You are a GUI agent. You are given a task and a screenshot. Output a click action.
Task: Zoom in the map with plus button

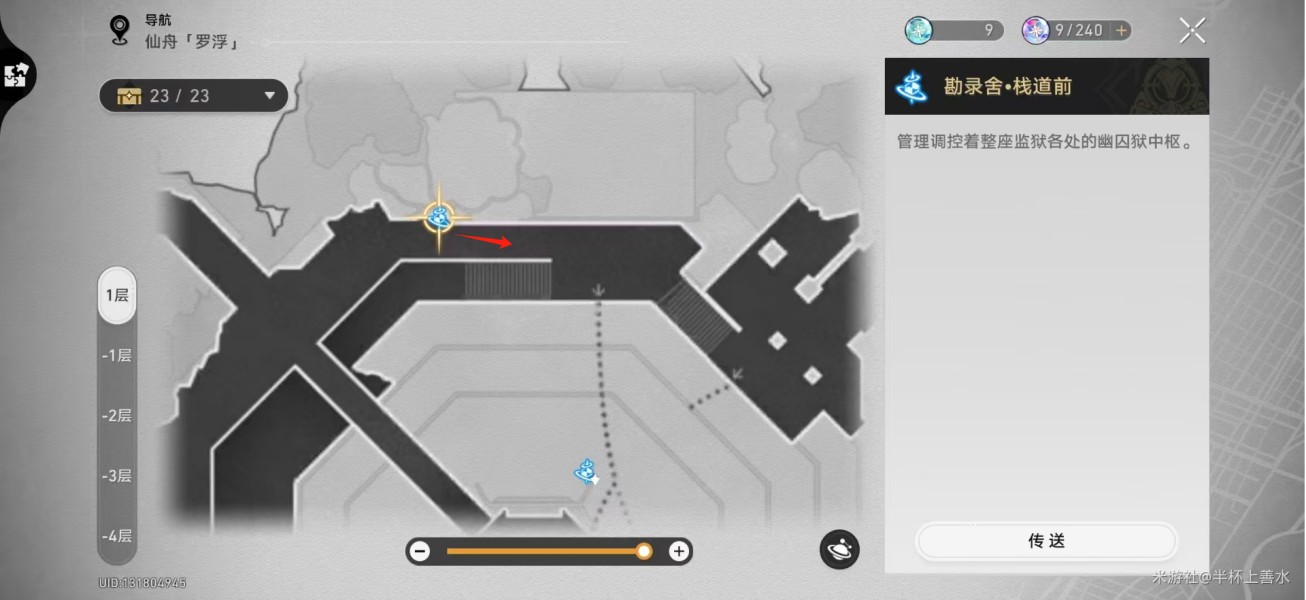(x=679, y=551)
